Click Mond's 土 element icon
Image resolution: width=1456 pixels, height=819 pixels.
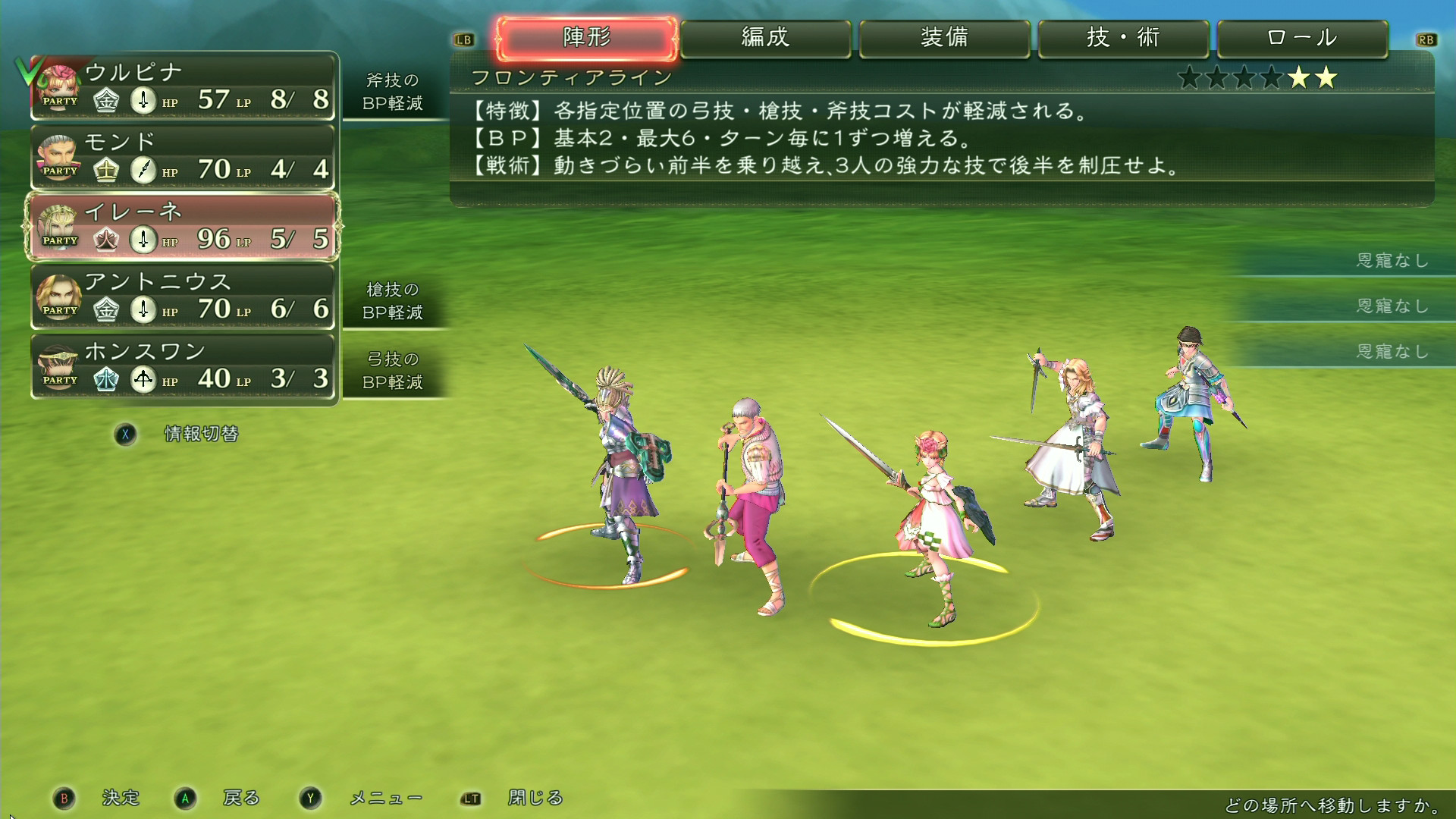point(107,168)
